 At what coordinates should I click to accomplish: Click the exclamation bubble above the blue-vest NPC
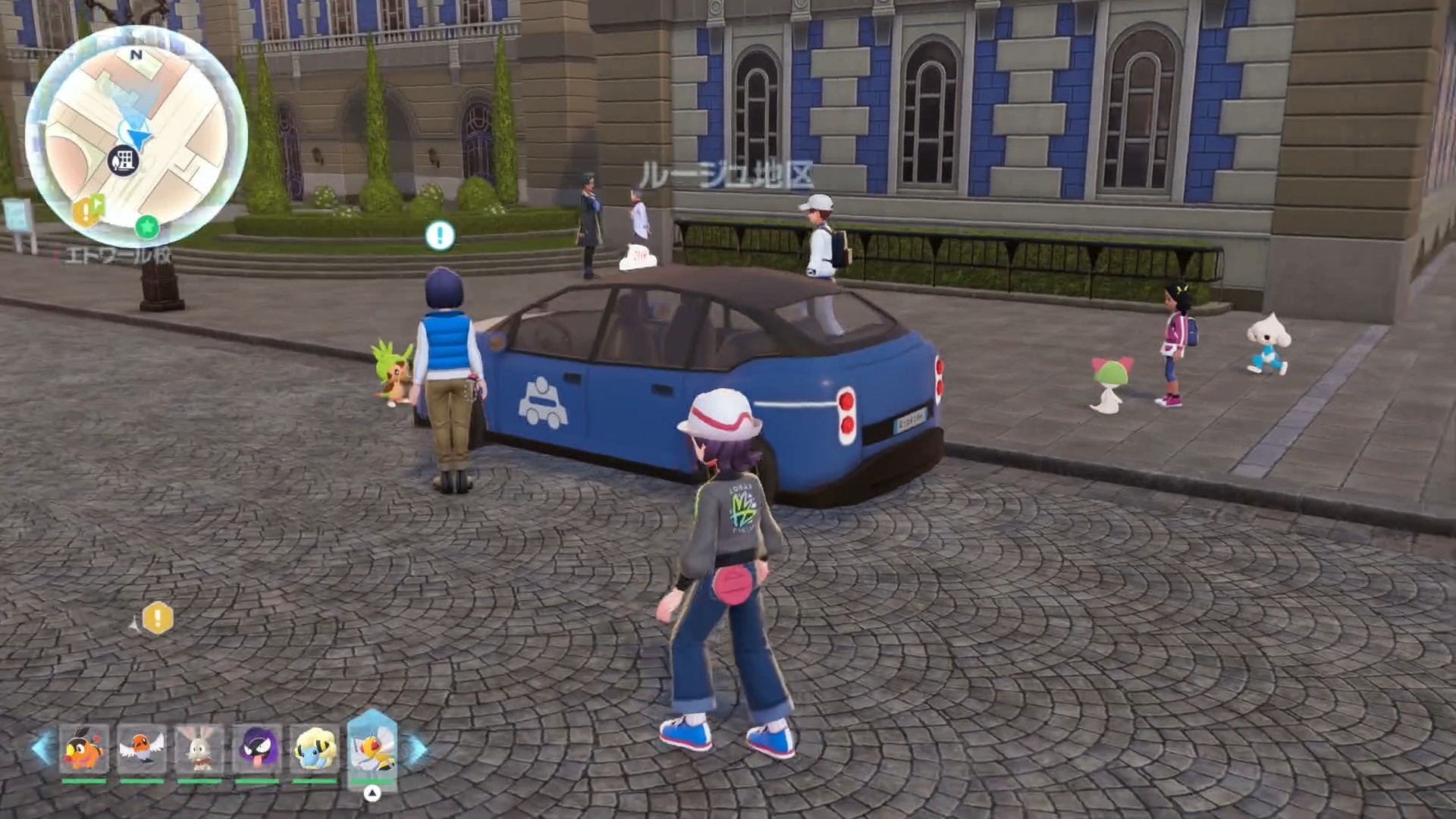(x=440, y=235)
